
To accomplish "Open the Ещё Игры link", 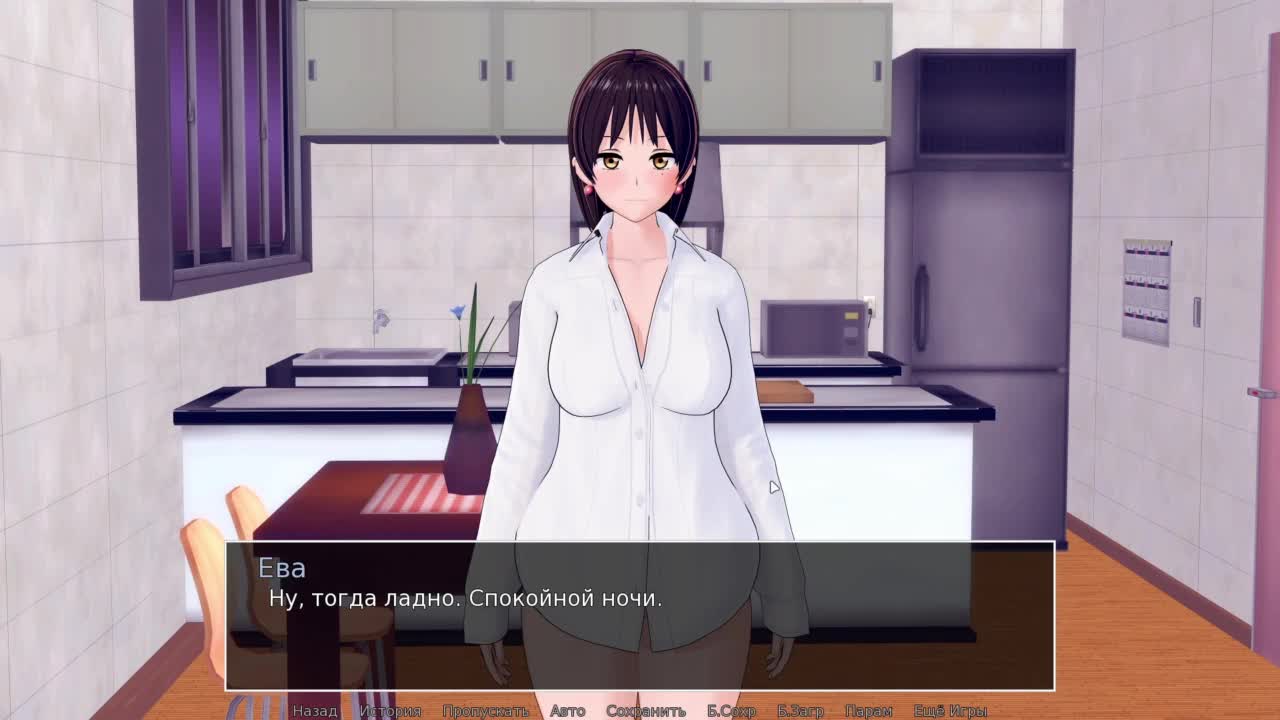I will pyautogui.click(x=950, y=711).
